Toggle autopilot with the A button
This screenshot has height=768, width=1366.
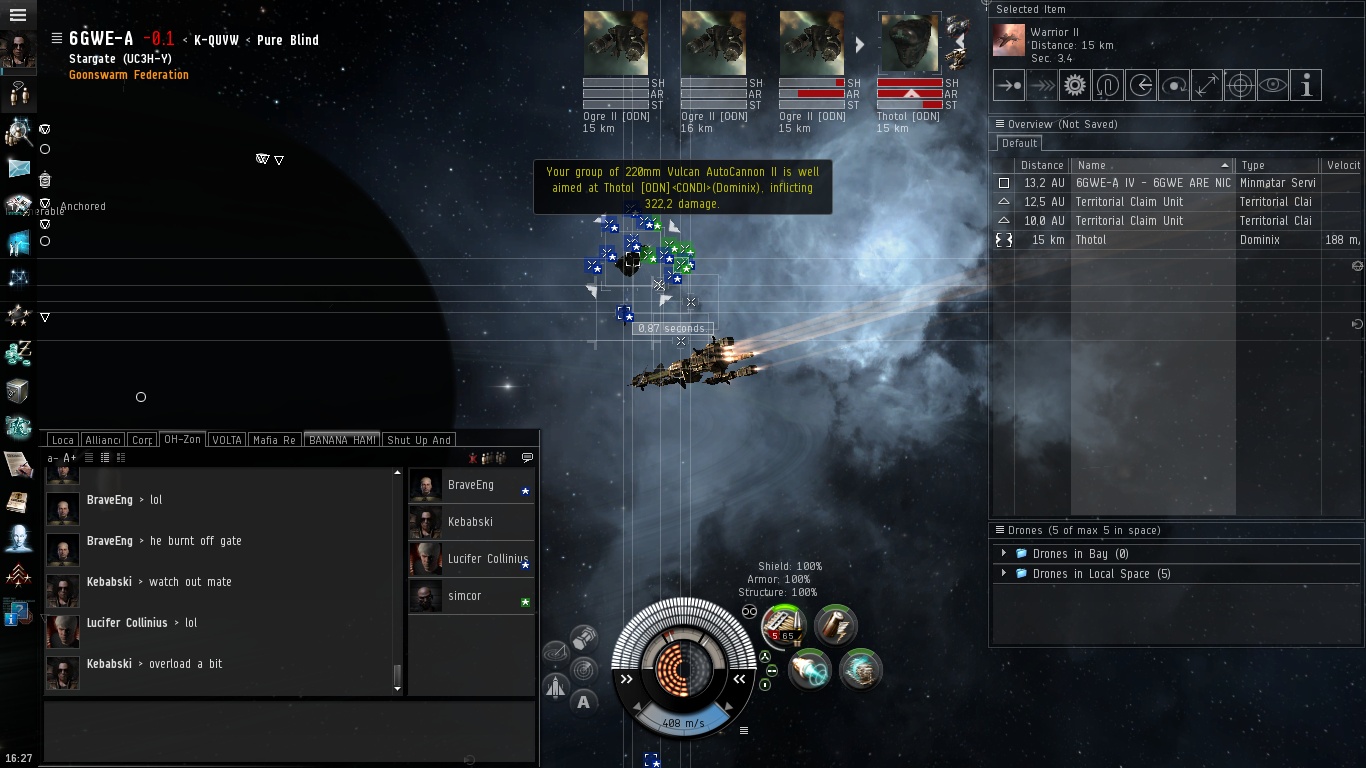tap(584, 702)
